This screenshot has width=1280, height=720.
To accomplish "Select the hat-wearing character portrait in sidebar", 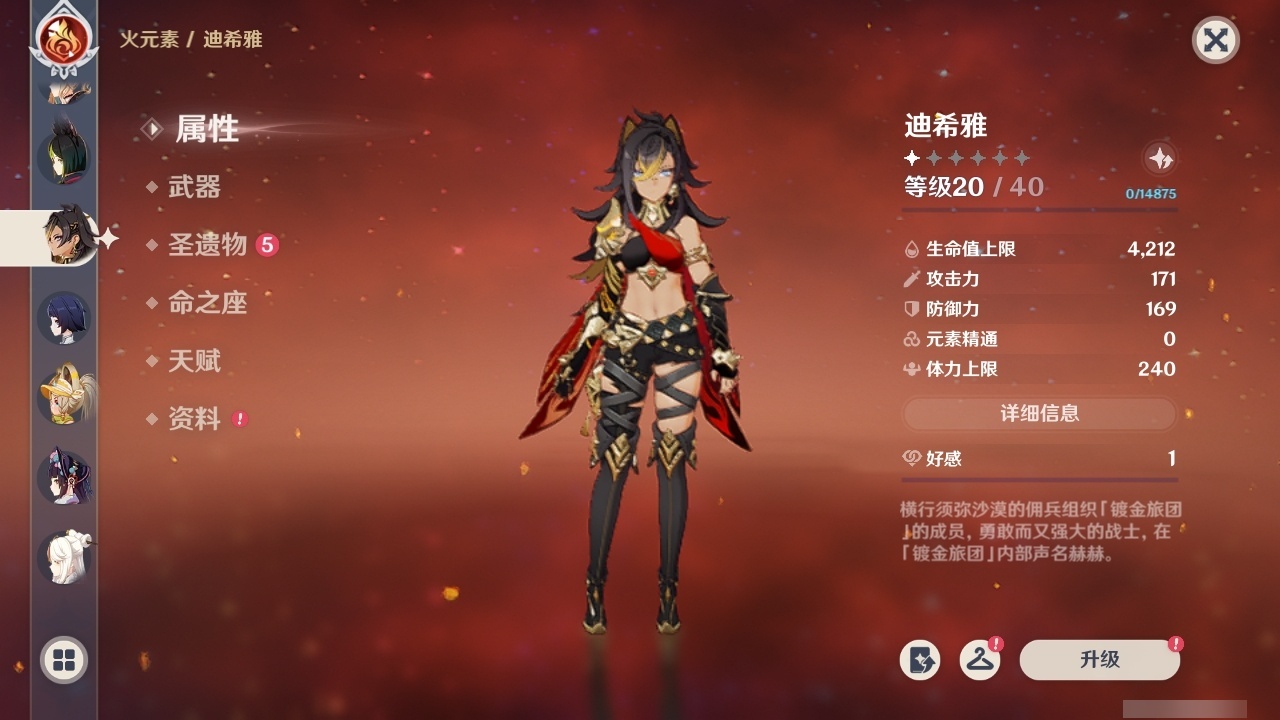I will coord(64,394).
